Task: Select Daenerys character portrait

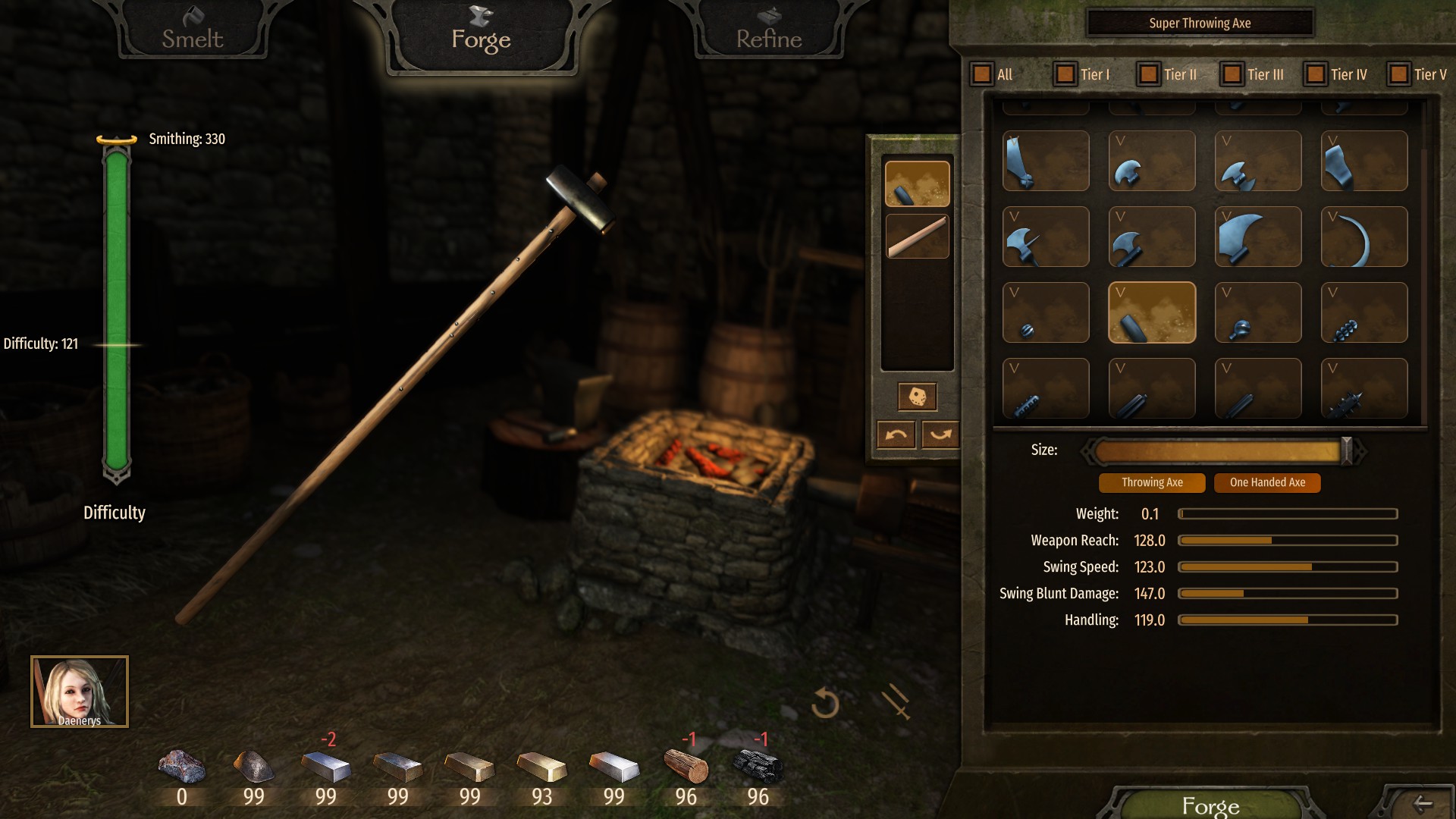Action: pos(80,692)
